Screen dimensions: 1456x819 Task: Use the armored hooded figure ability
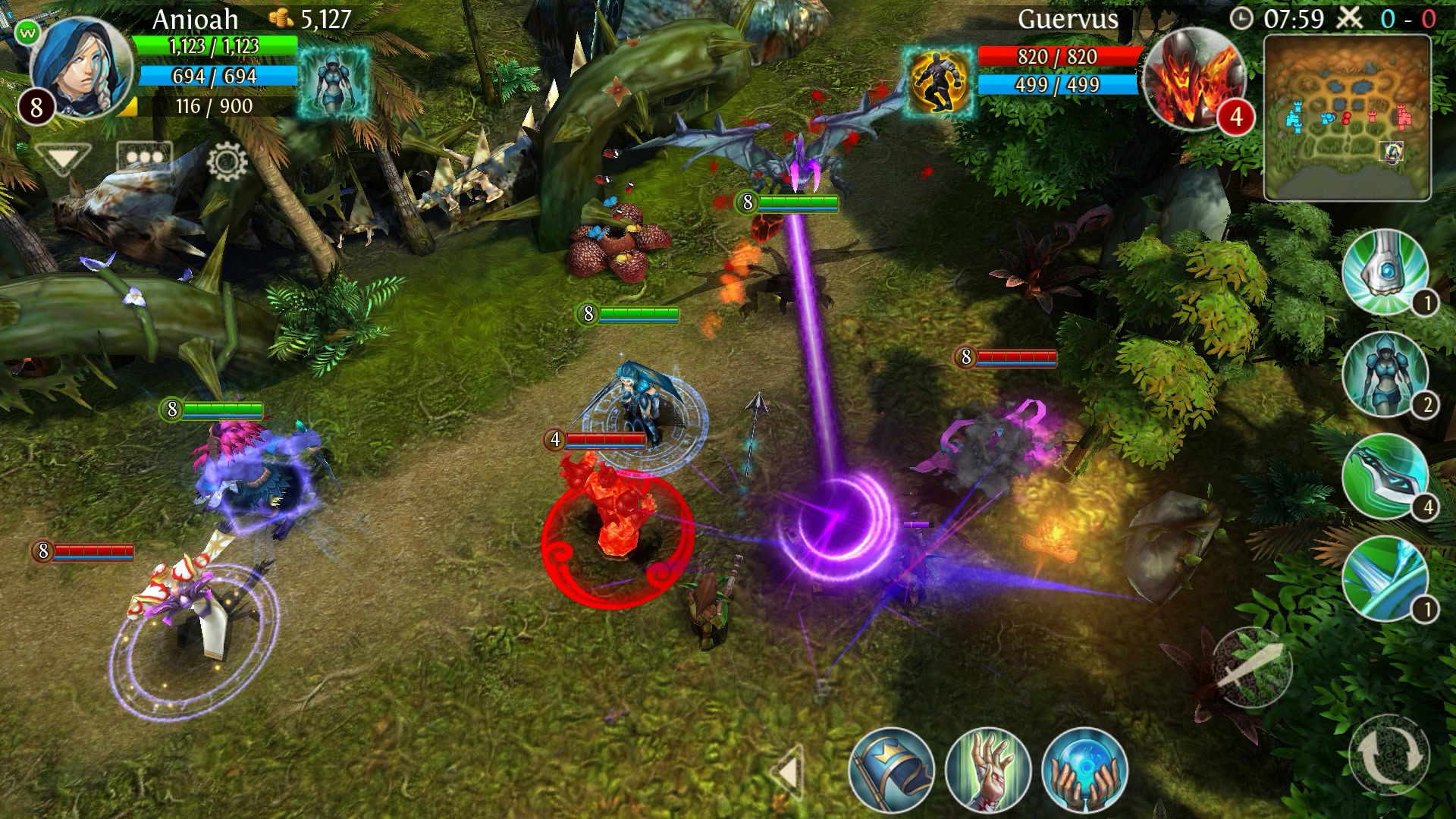tap(1385, 375)
